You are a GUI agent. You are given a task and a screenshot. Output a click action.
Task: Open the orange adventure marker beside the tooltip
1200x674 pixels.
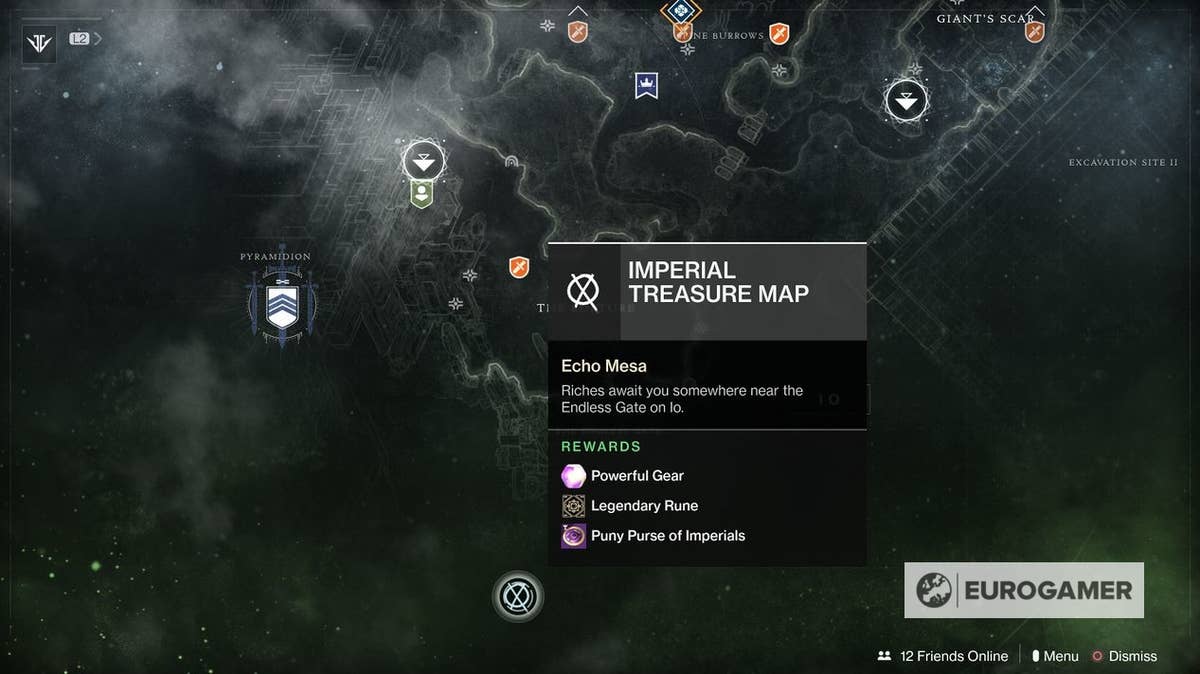(x=518, y=267)
